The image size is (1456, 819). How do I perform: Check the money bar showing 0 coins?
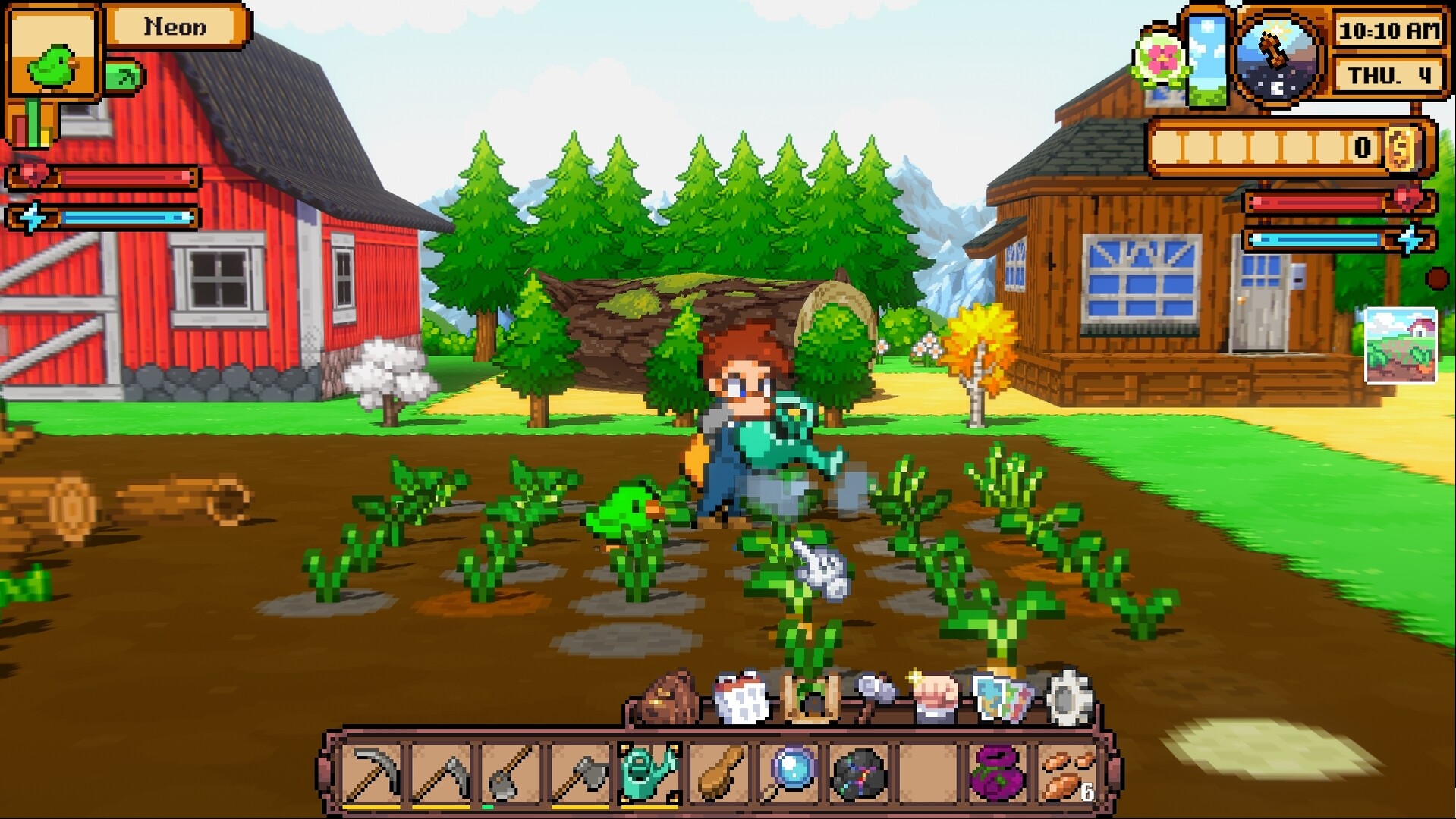click(1282, 148)
